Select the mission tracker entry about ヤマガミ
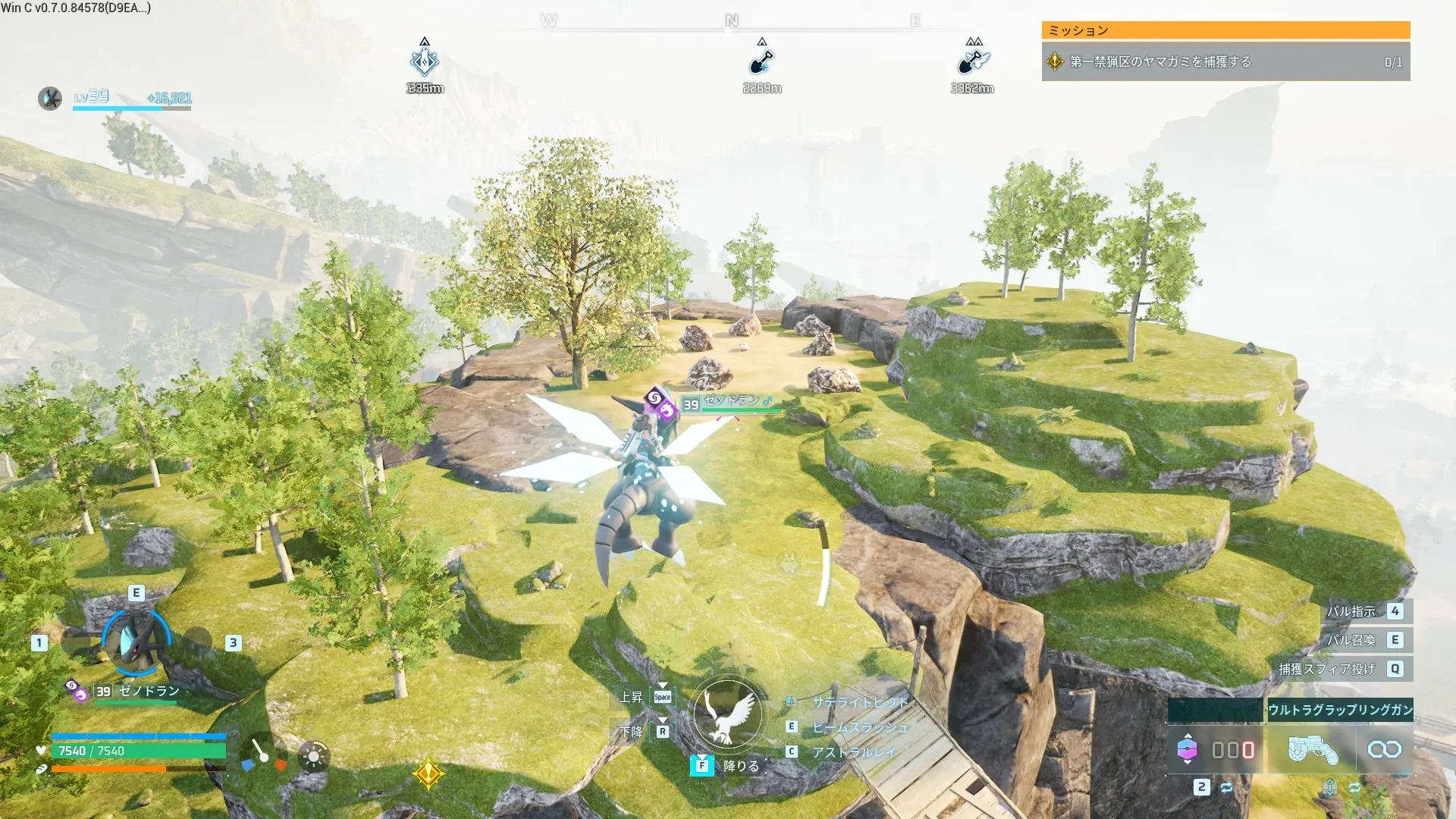Image resolution: width=1456 pixels, height=819 pixels. [1225, 62]
